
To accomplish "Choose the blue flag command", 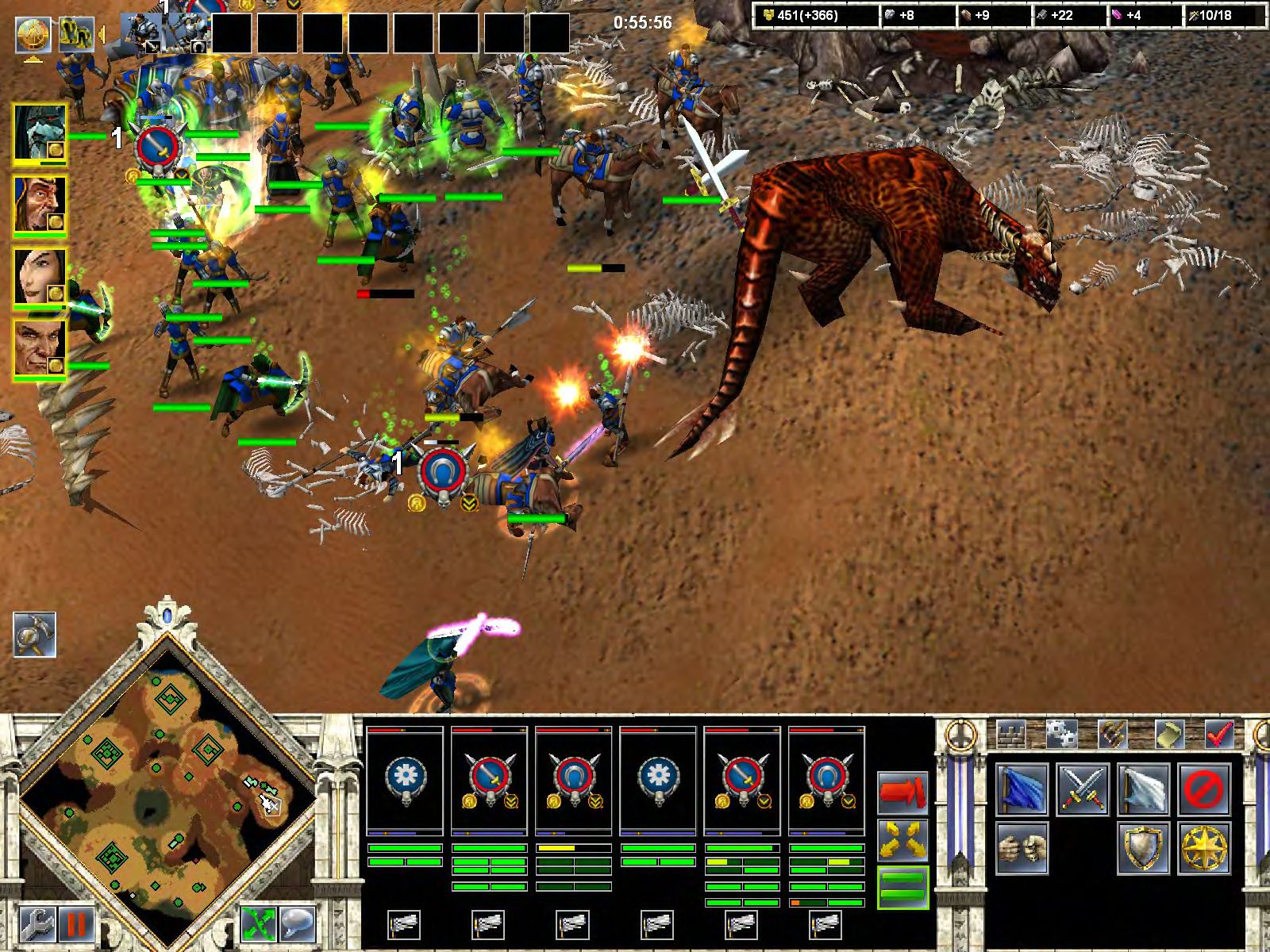I will click(1022, 789).
